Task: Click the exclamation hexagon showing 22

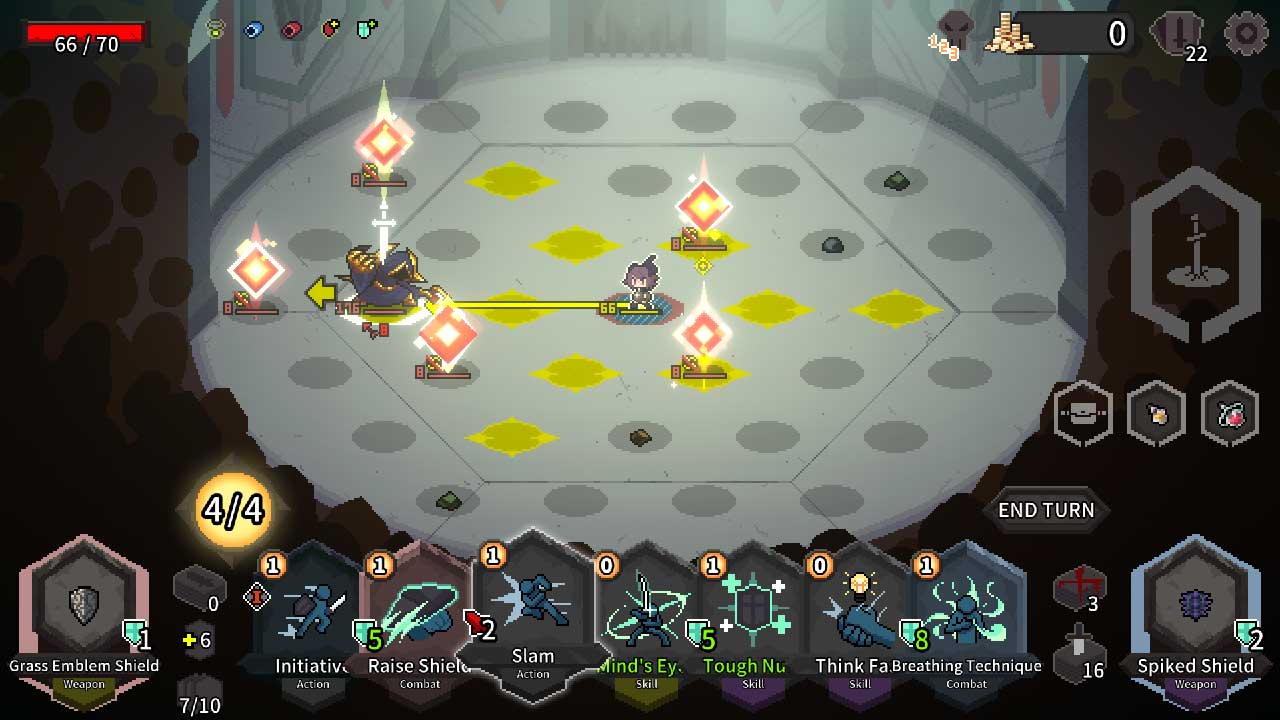Action: (1177, 30)
